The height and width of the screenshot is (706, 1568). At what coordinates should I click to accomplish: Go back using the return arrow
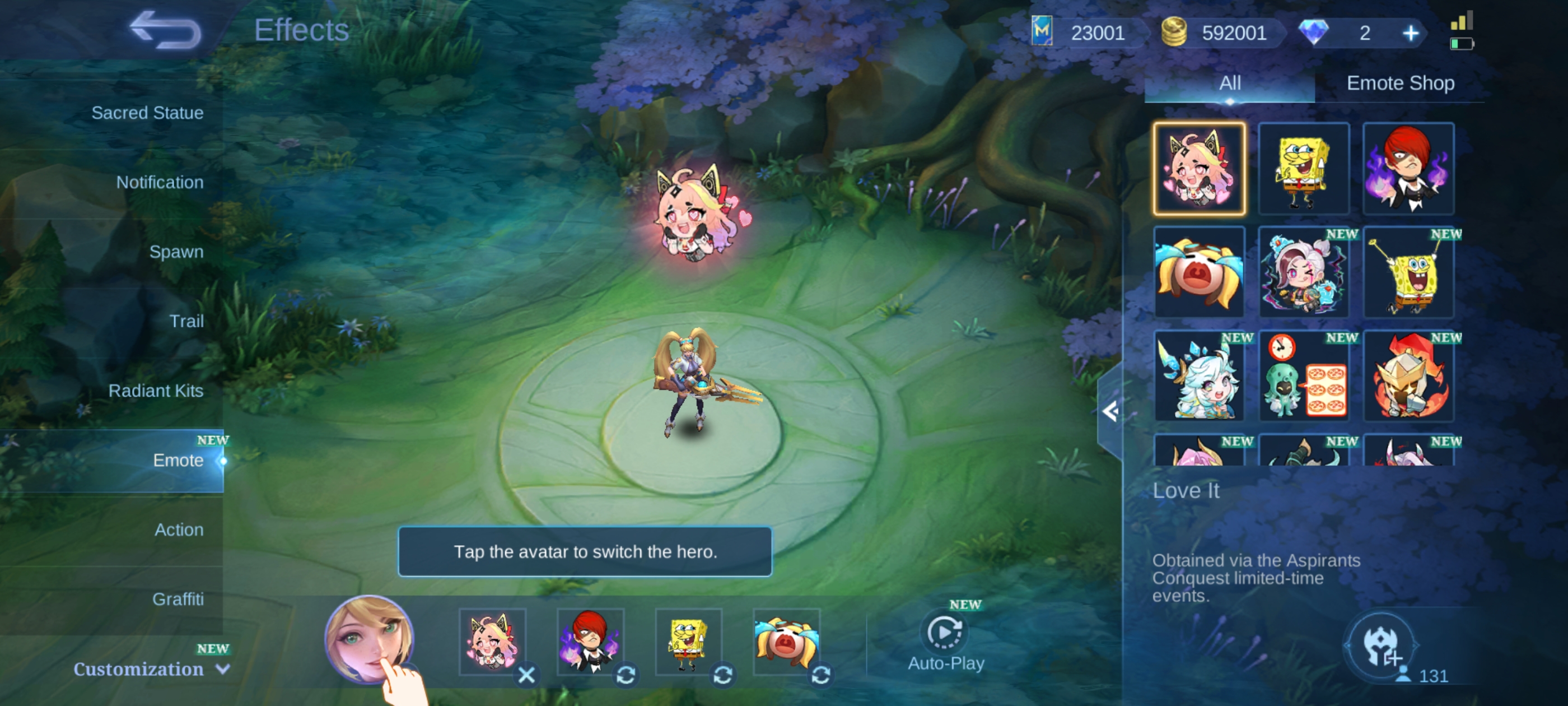165,30
